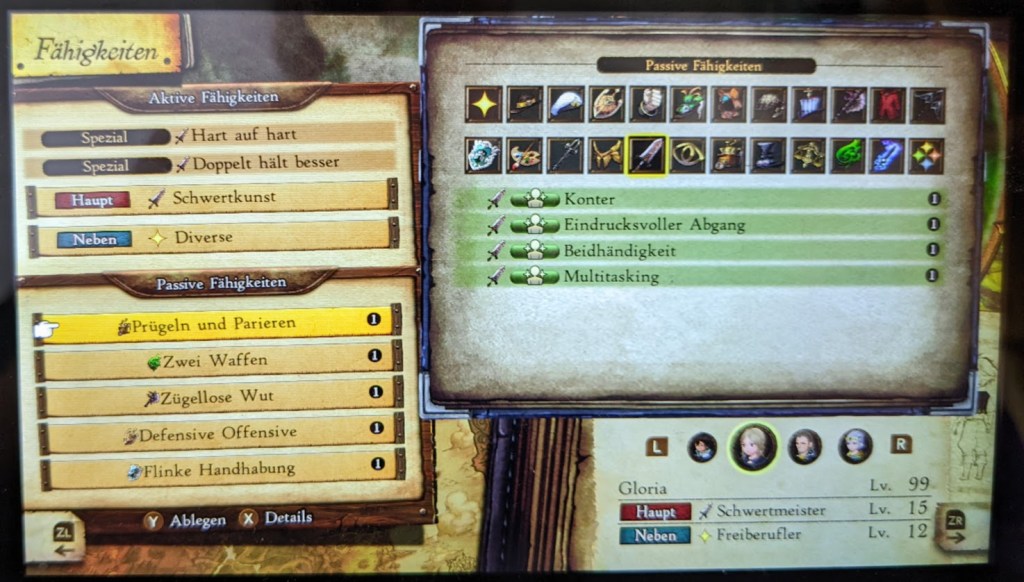This screenshot has width=1024, height=582.
Task: Select the blue-hooded character portrait
Action: (x=854, y=446)
